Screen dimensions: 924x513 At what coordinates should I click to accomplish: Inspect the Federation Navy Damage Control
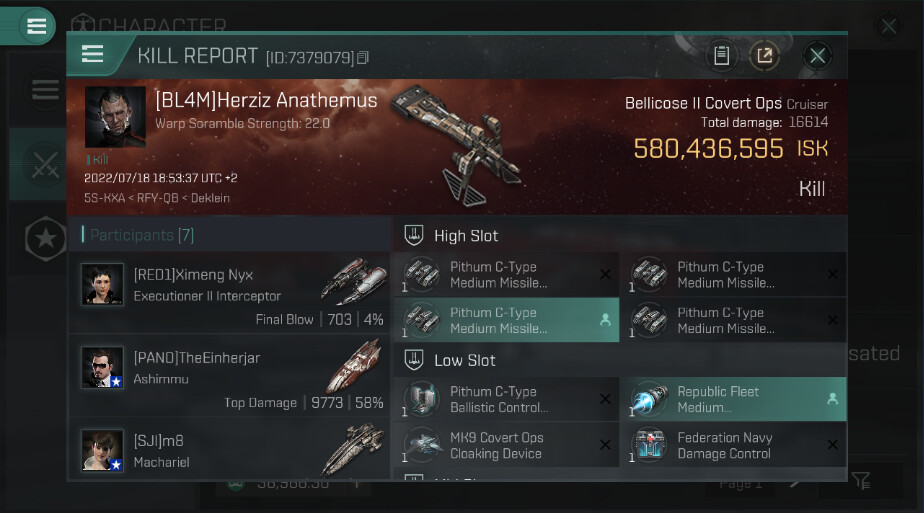[733, 445]
